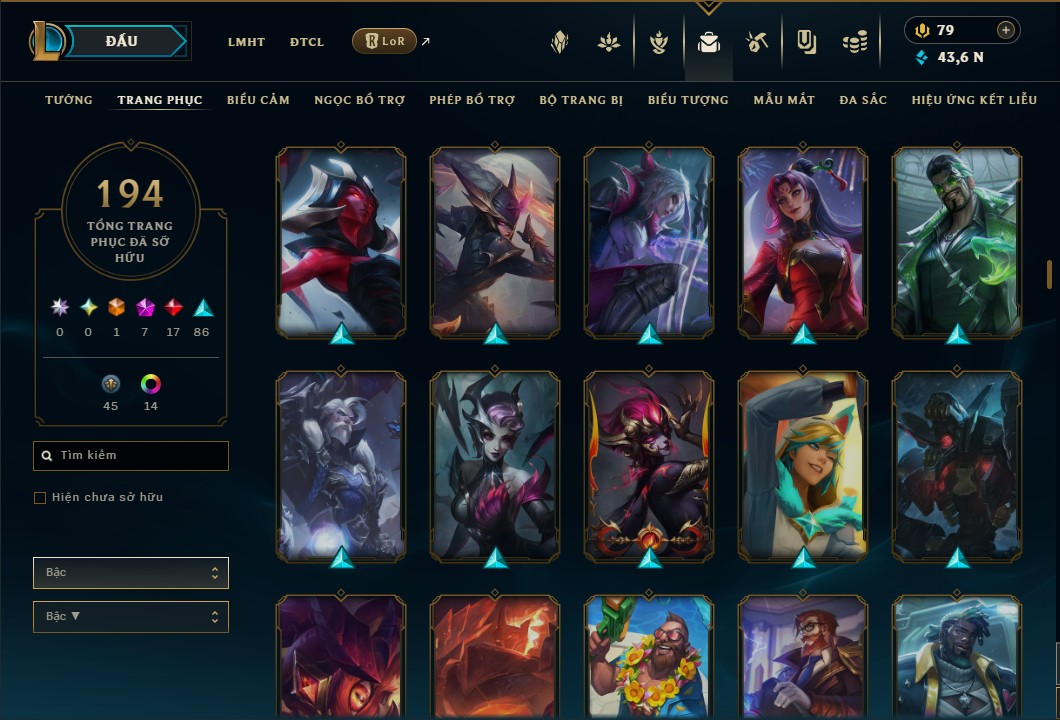Image resolution: width=1060 pixels, height=720 pixels.
Task: Add currency with the plus button
Action: pyautogui.click(x=1006, y=30)
